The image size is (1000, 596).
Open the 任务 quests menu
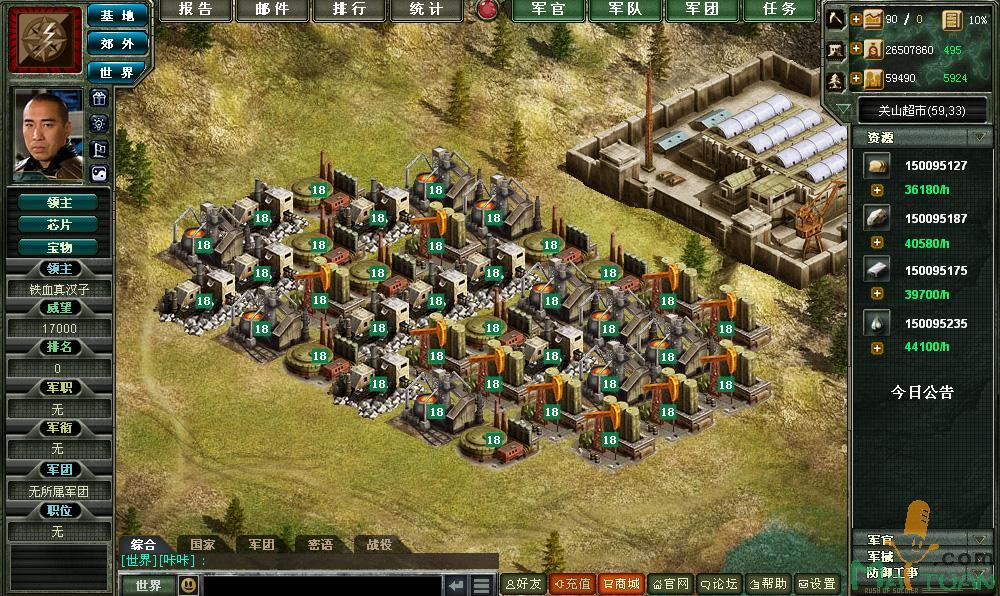[x=781, y=10]
